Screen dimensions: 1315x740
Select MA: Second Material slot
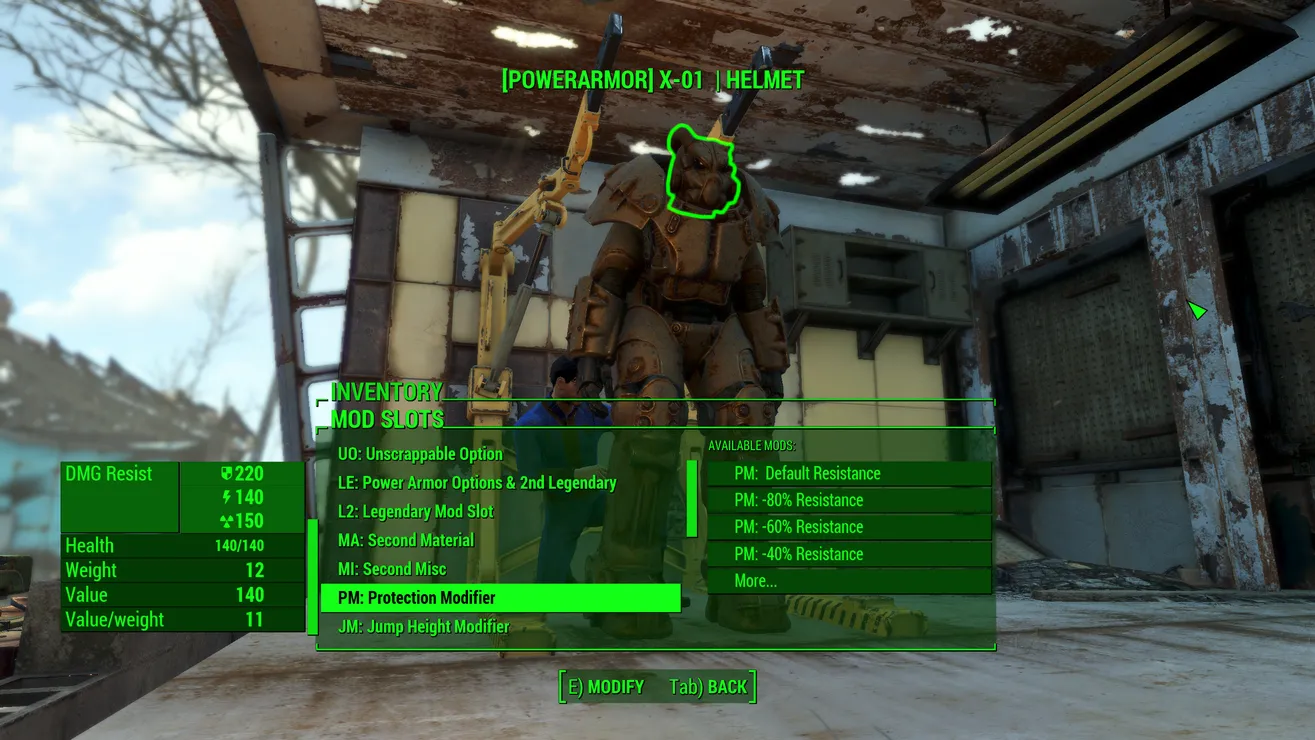pyautogui.click(x=405, y=540)
